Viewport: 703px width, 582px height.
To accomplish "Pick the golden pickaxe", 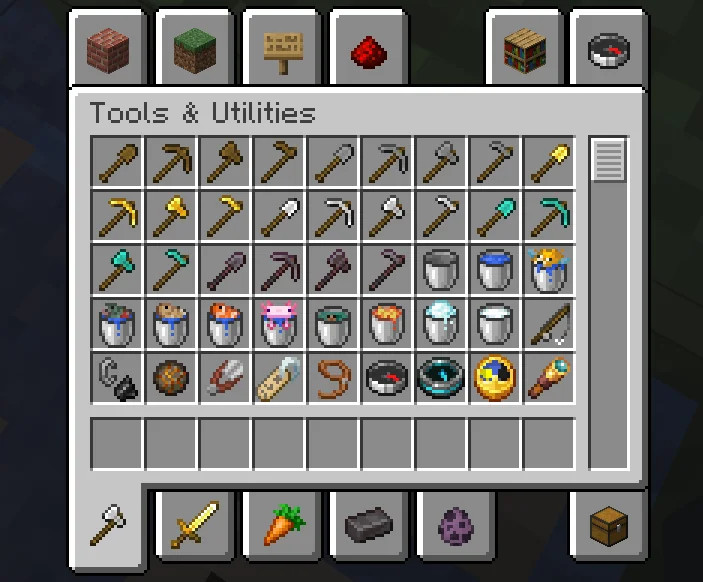I will (118, 215).
